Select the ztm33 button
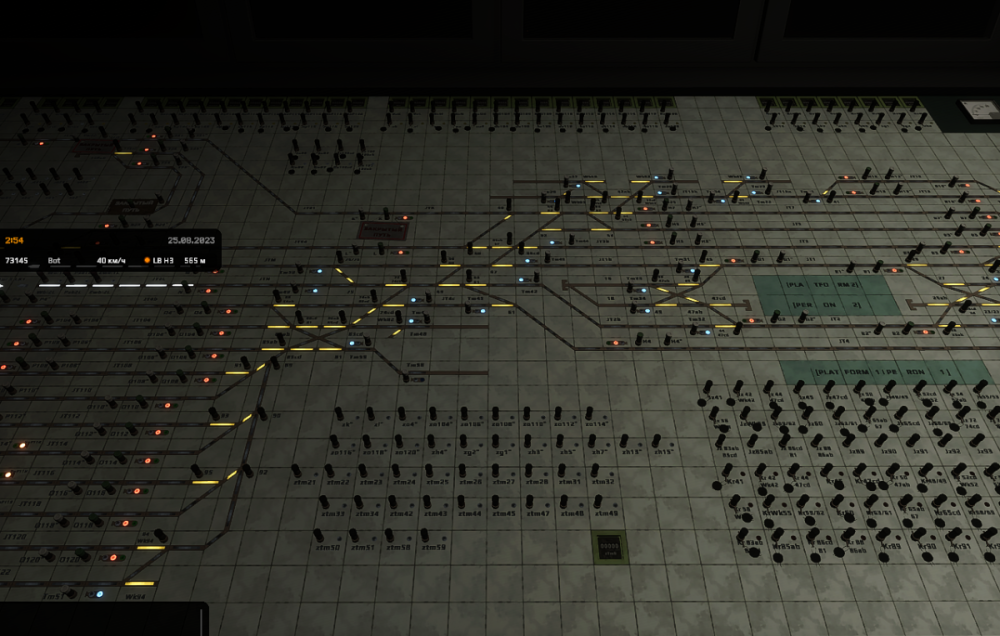Image resolution: width=1000 pixels, height=636 pixels. 325,502
